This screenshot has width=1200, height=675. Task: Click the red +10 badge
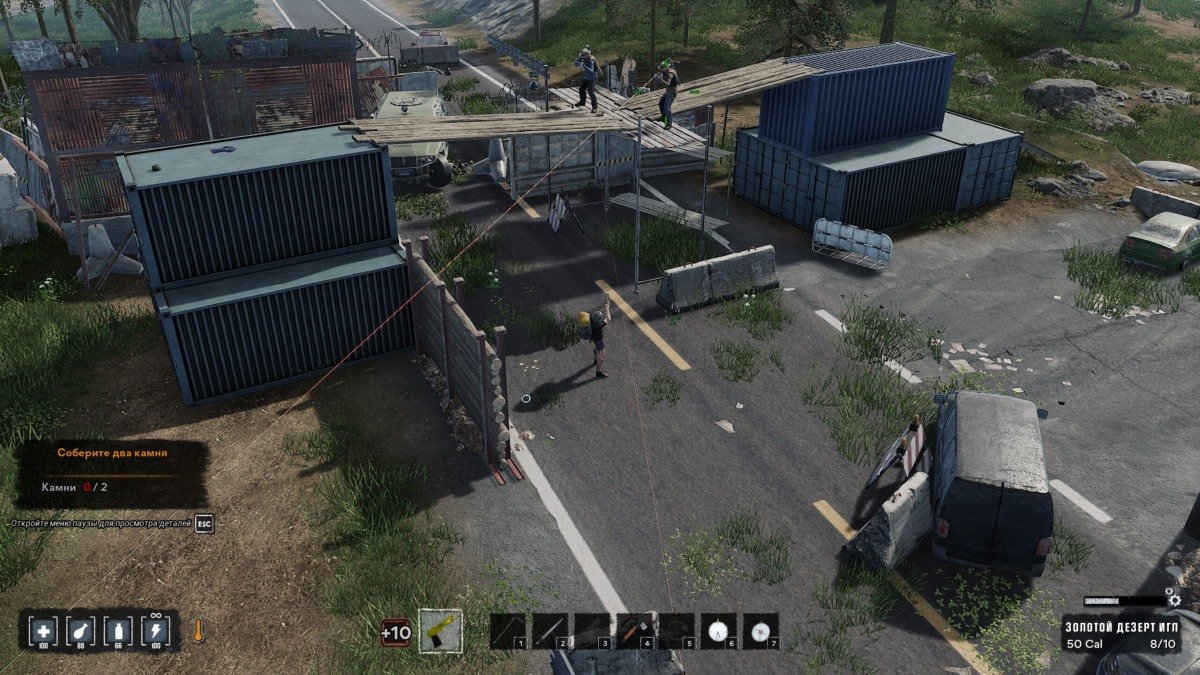tap(396, 632)
